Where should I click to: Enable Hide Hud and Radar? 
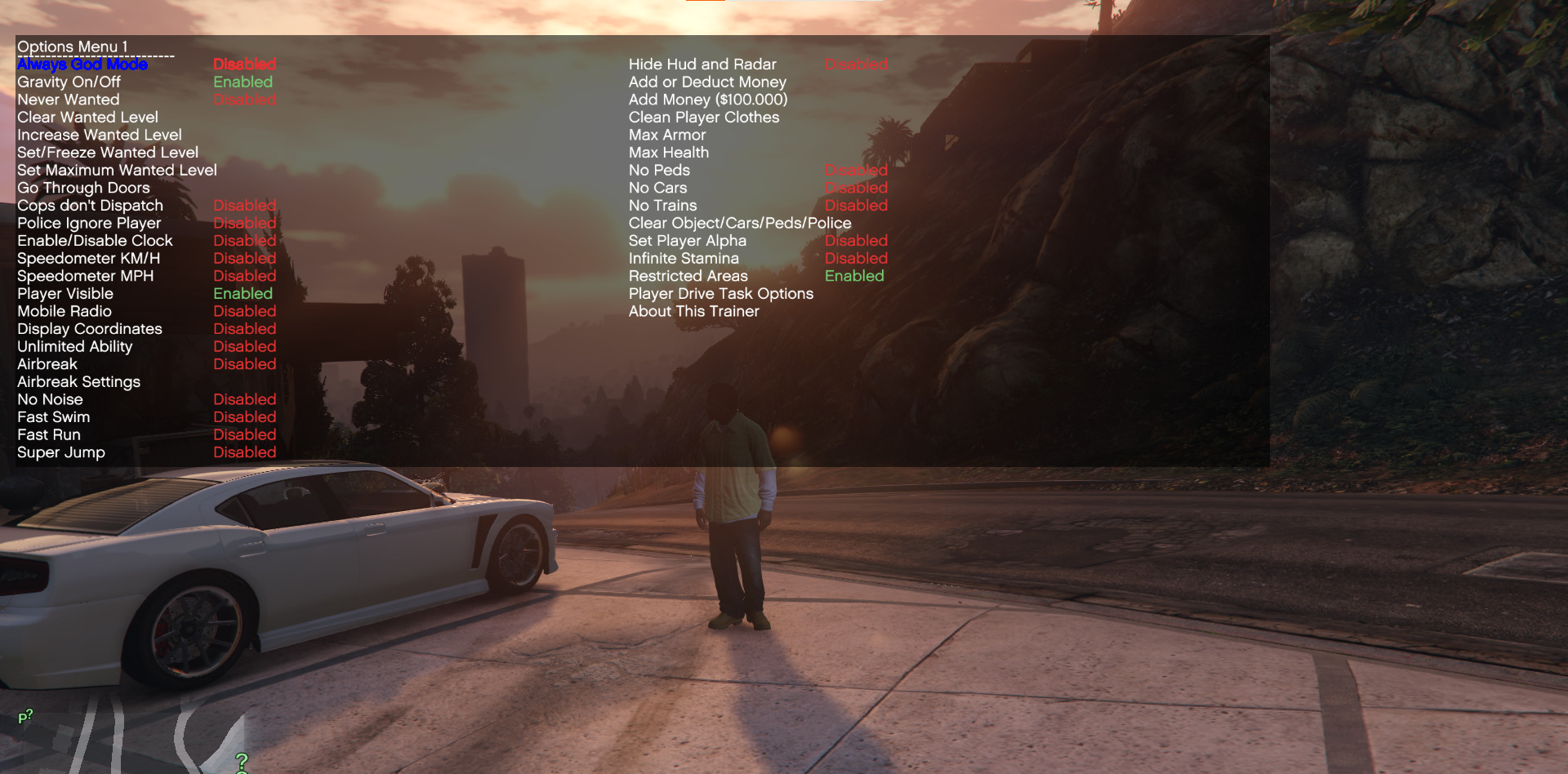click(x=702, y=64)
